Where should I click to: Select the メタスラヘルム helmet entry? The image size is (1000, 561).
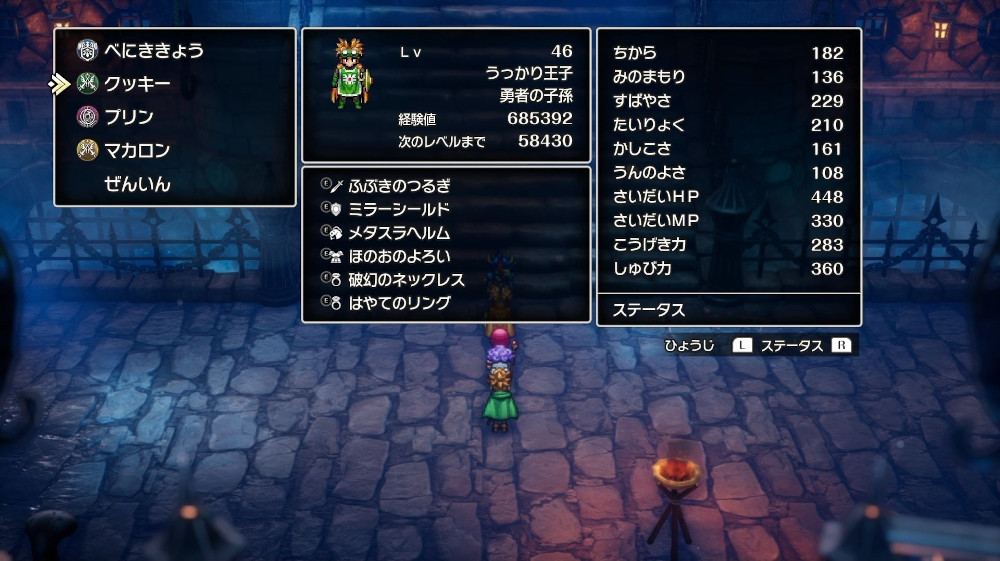pos(399,232)
